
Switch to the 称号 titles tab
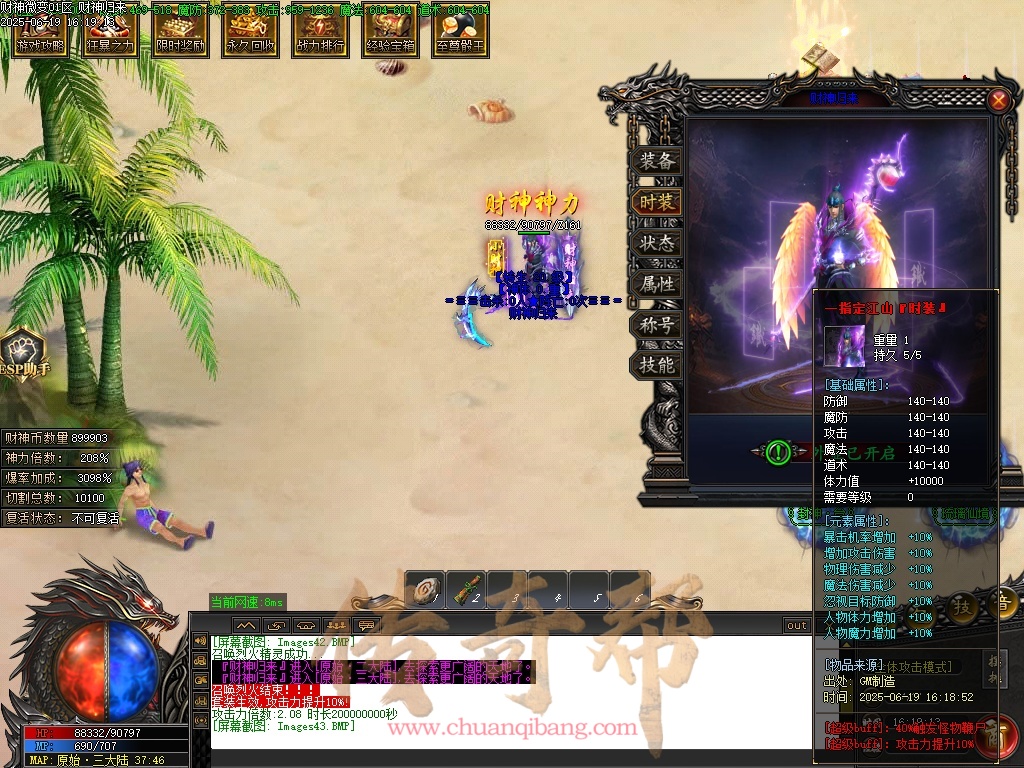pyautogui.click(x=657, y=325)
